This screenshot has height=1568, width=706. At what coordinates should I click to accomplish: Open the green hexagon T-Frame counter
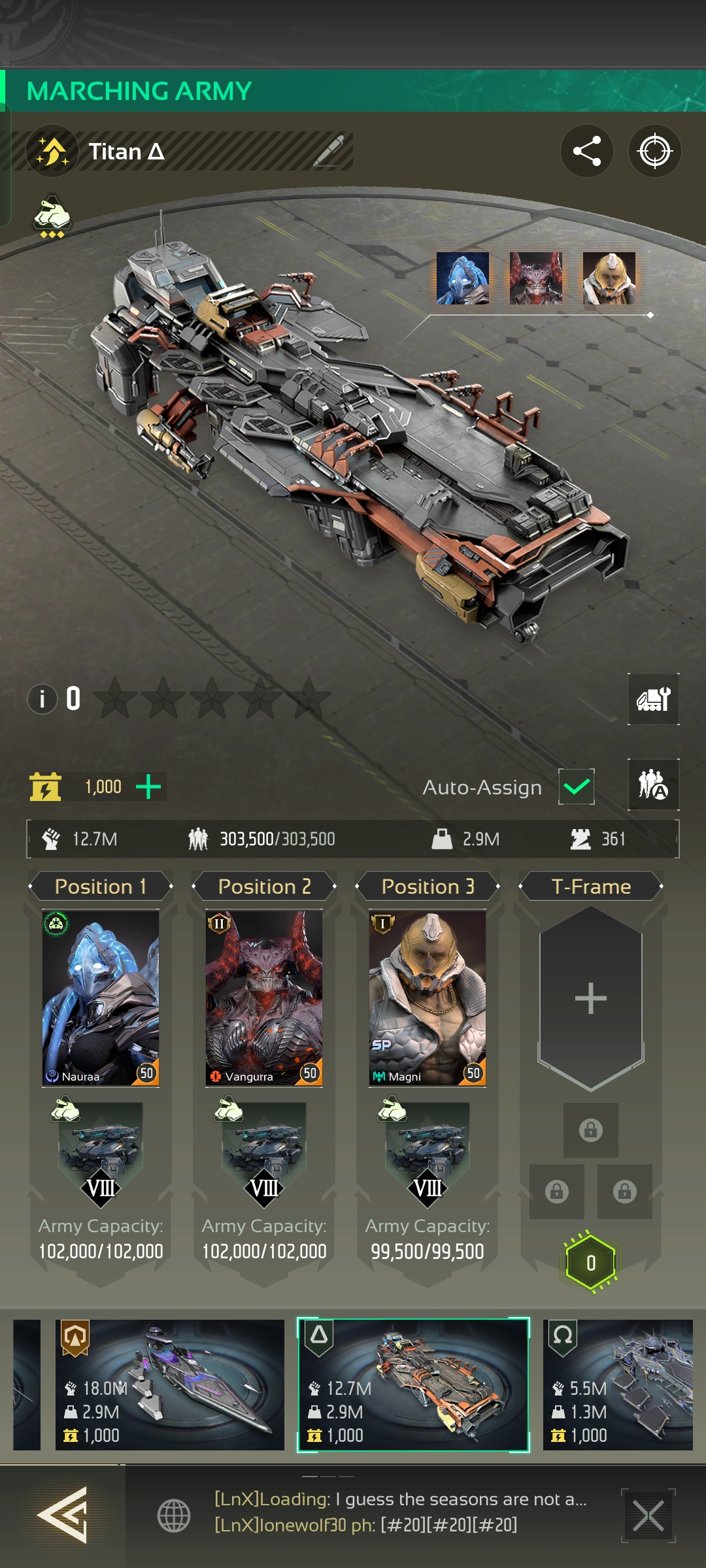[590, 1263]
